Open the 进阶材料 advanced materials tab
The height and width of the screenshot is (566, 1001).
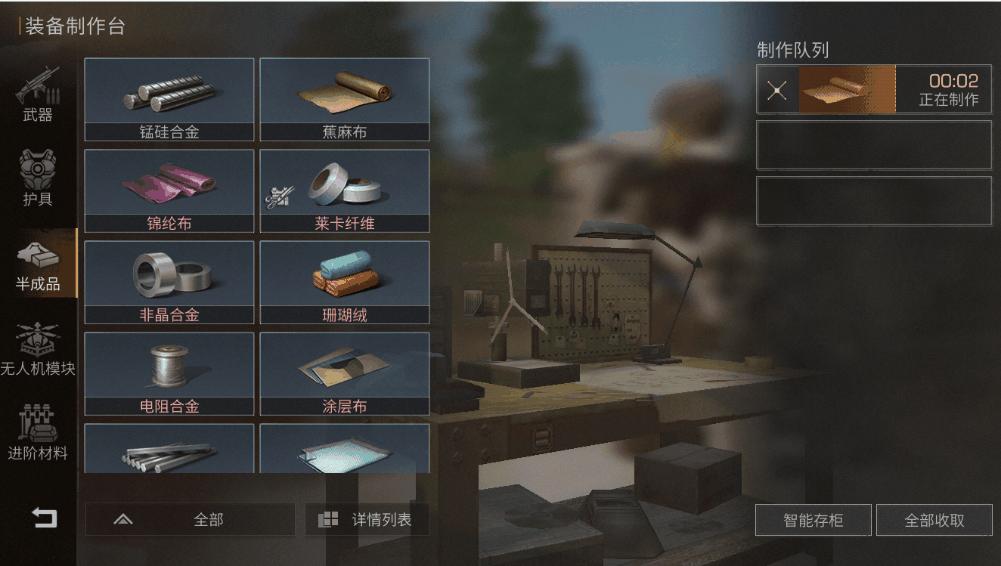coord(38,432)
